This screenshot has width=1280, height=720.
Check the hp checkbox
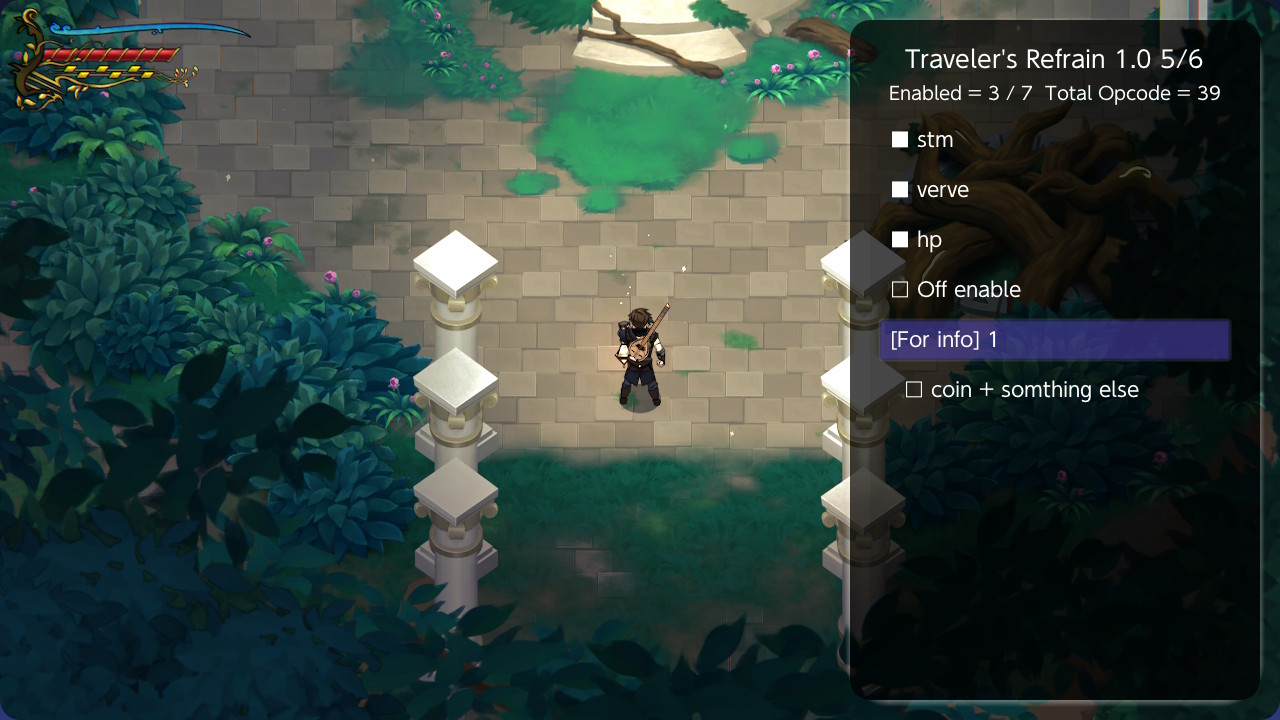(899, 239)
